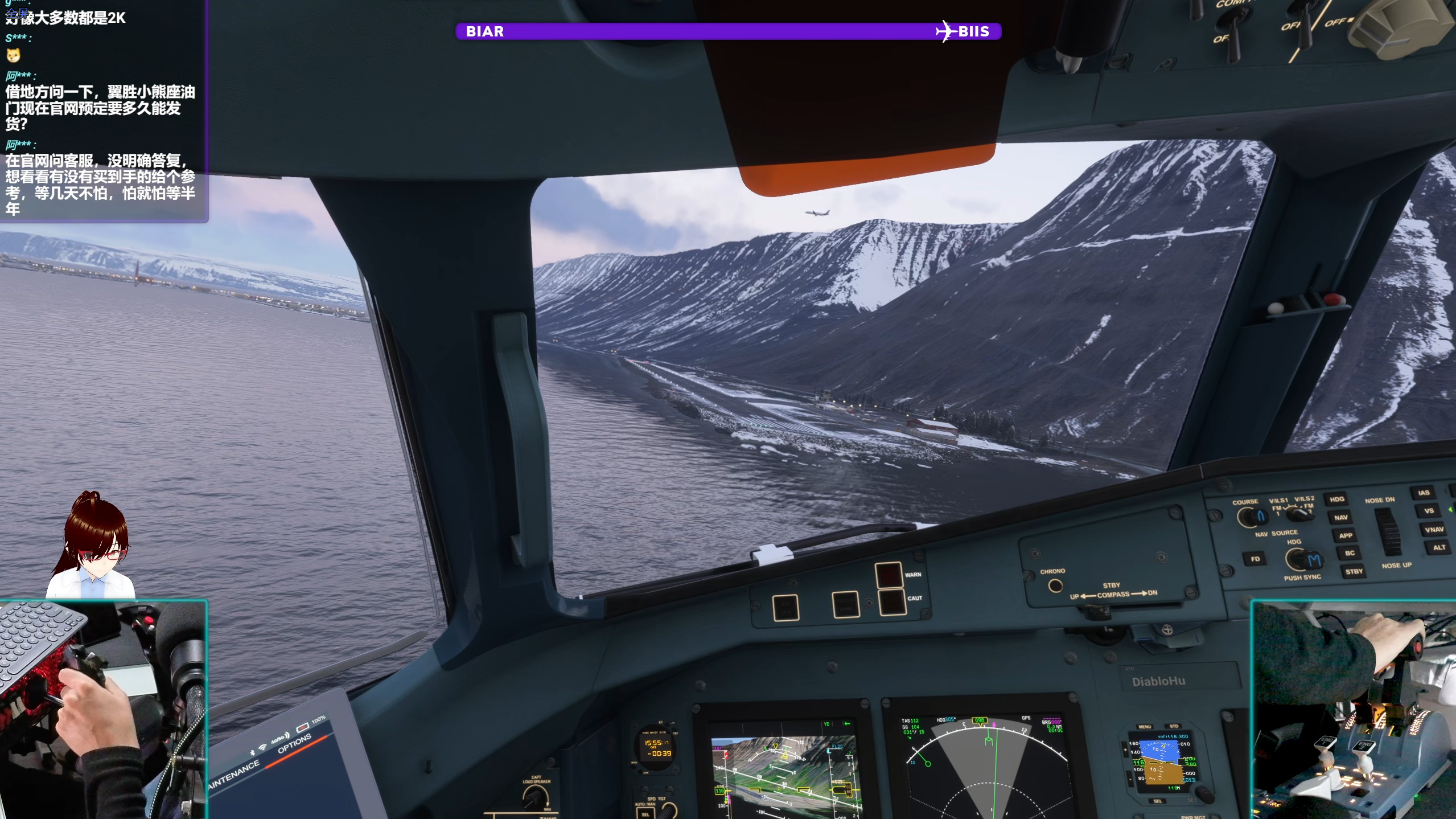Engage the ALT hold button
The width and height of the screenshot is (1456, 819).
point(1438,547)
